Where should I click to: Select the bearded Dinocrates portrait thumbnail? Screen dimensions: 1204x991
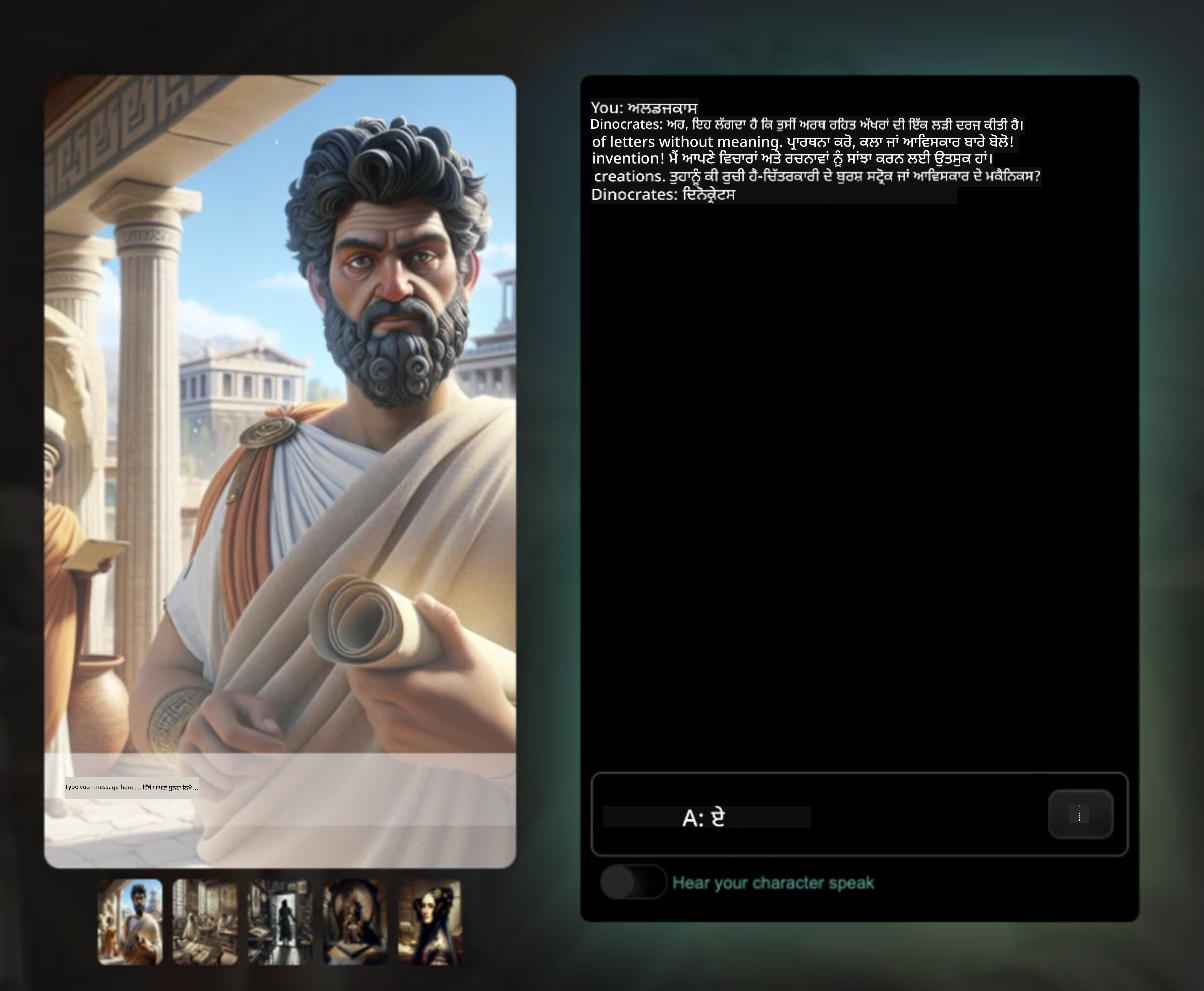coord(130,921)
